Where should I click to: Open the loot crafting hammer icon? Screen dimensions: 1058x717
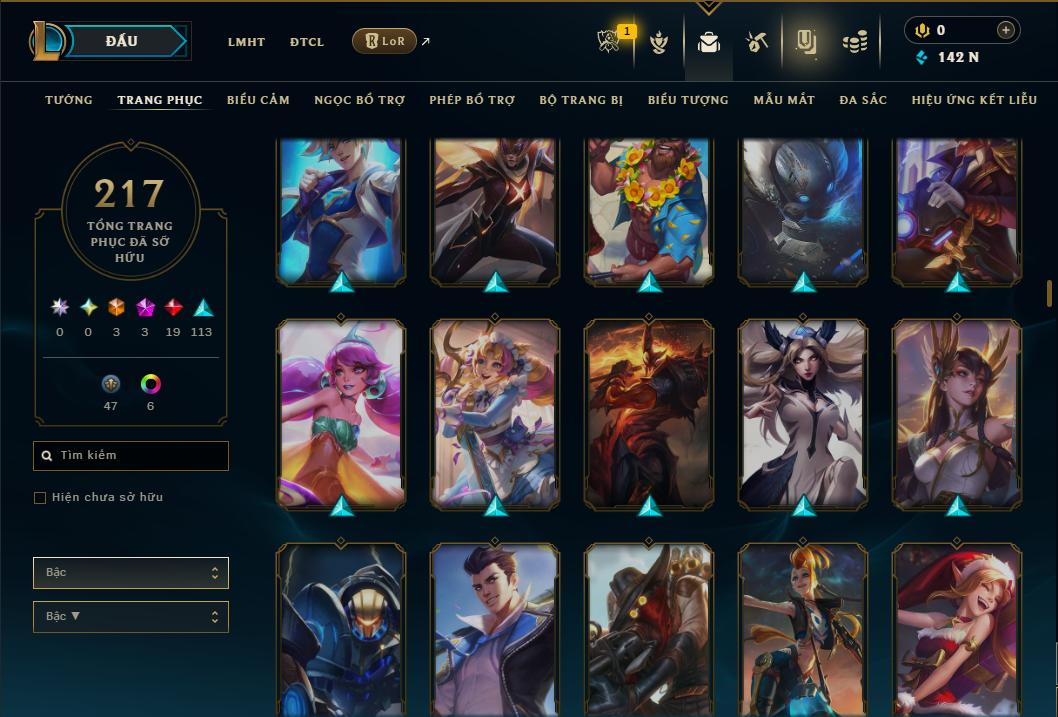pos(756,42)
